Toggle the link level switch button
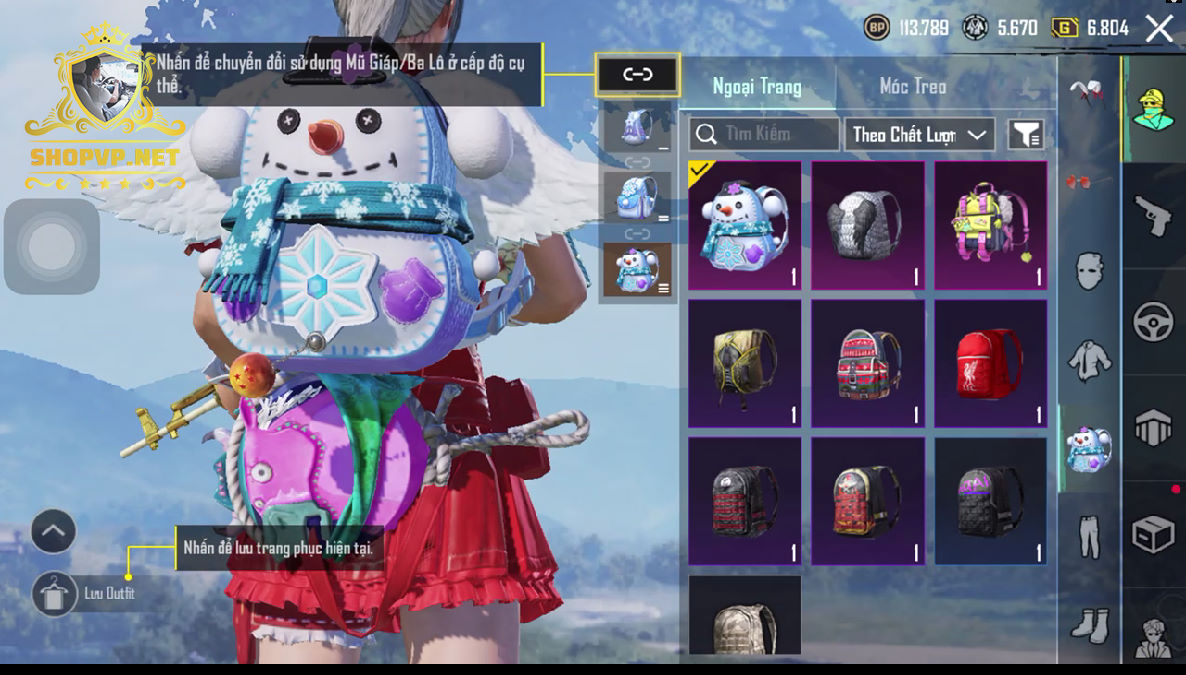 [x=638, y=75]
